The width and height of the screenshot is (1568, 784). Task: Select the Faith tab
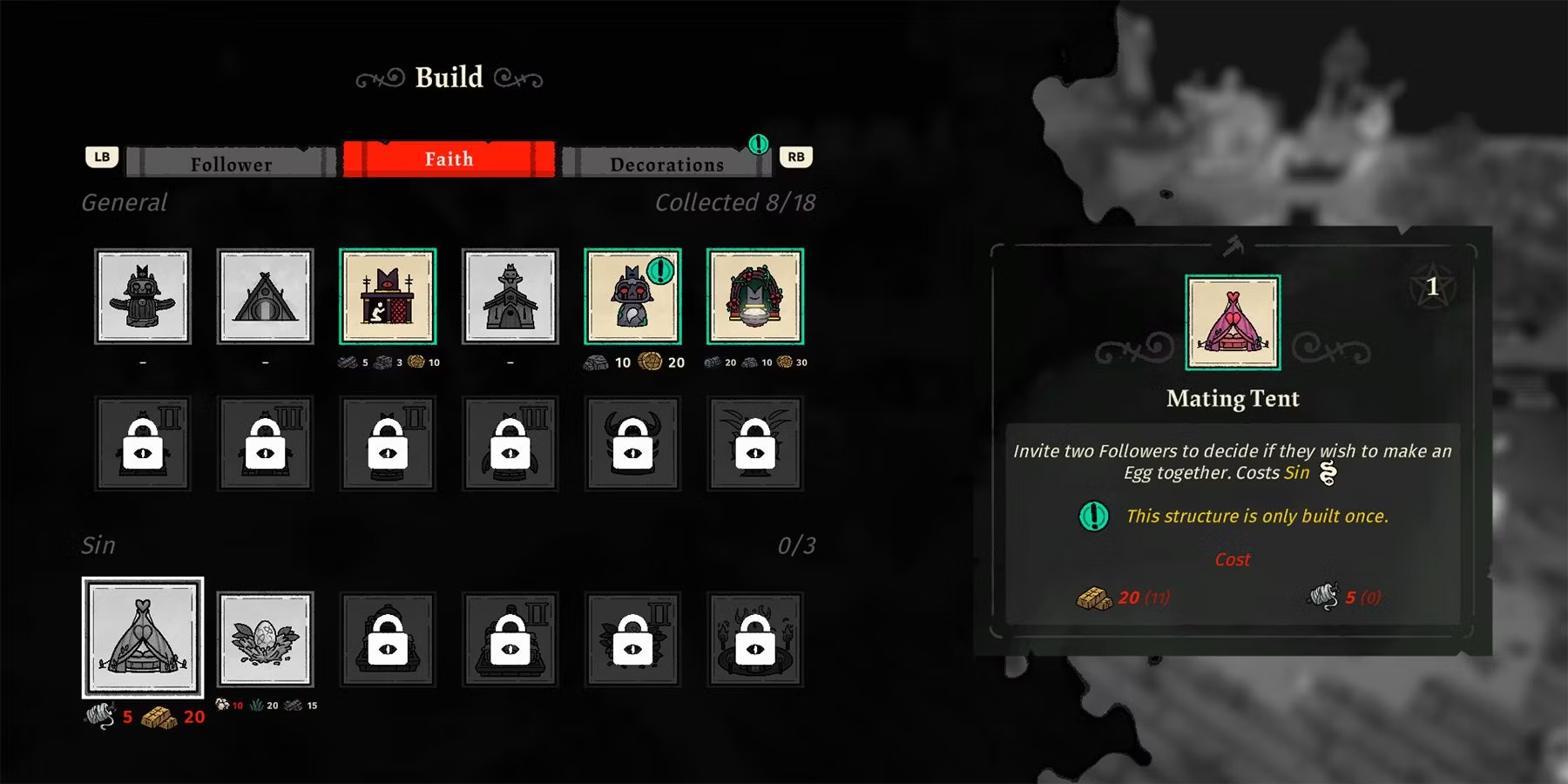449,159
